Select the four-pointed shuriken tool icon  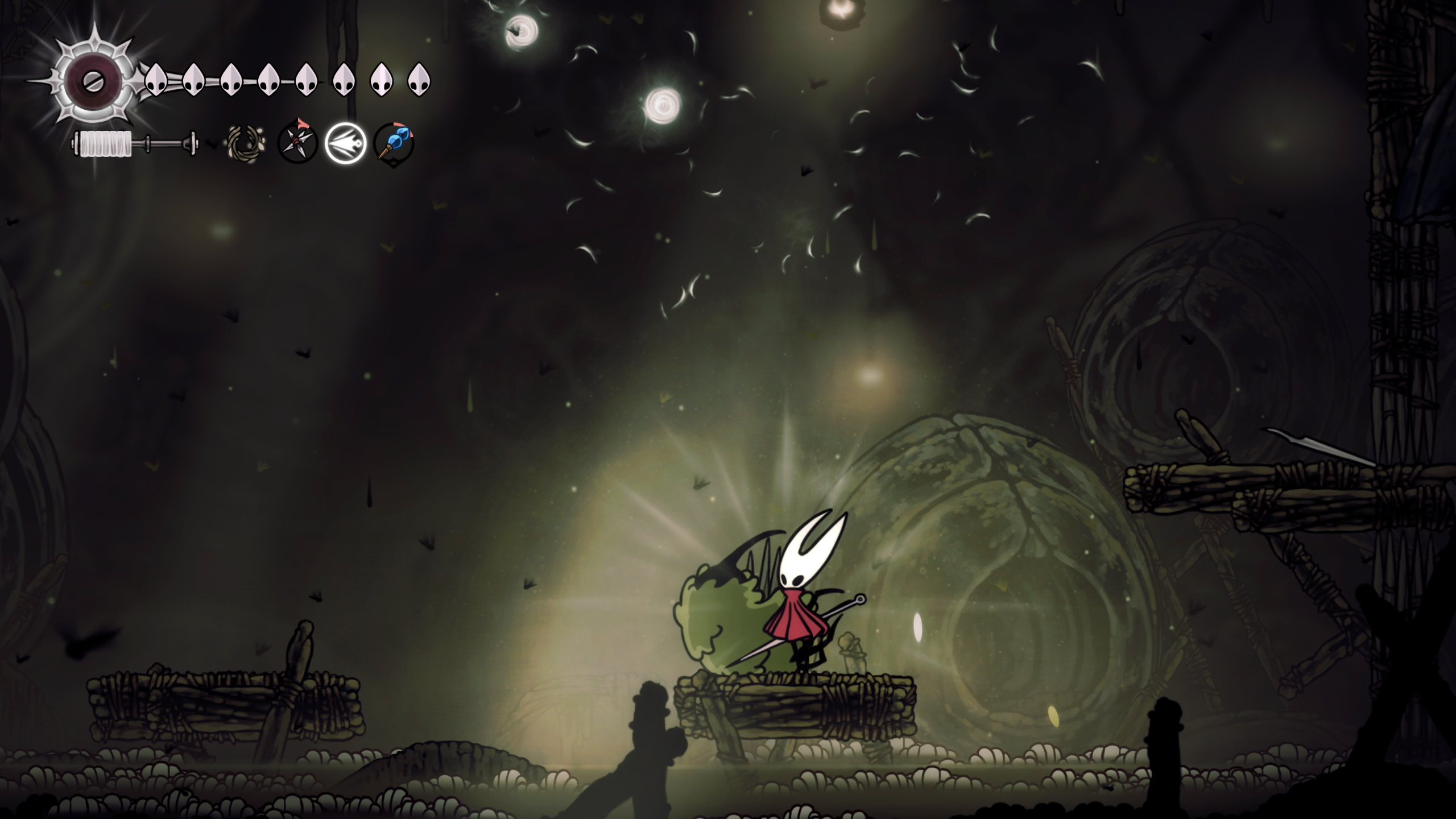(x=297, y=143)
